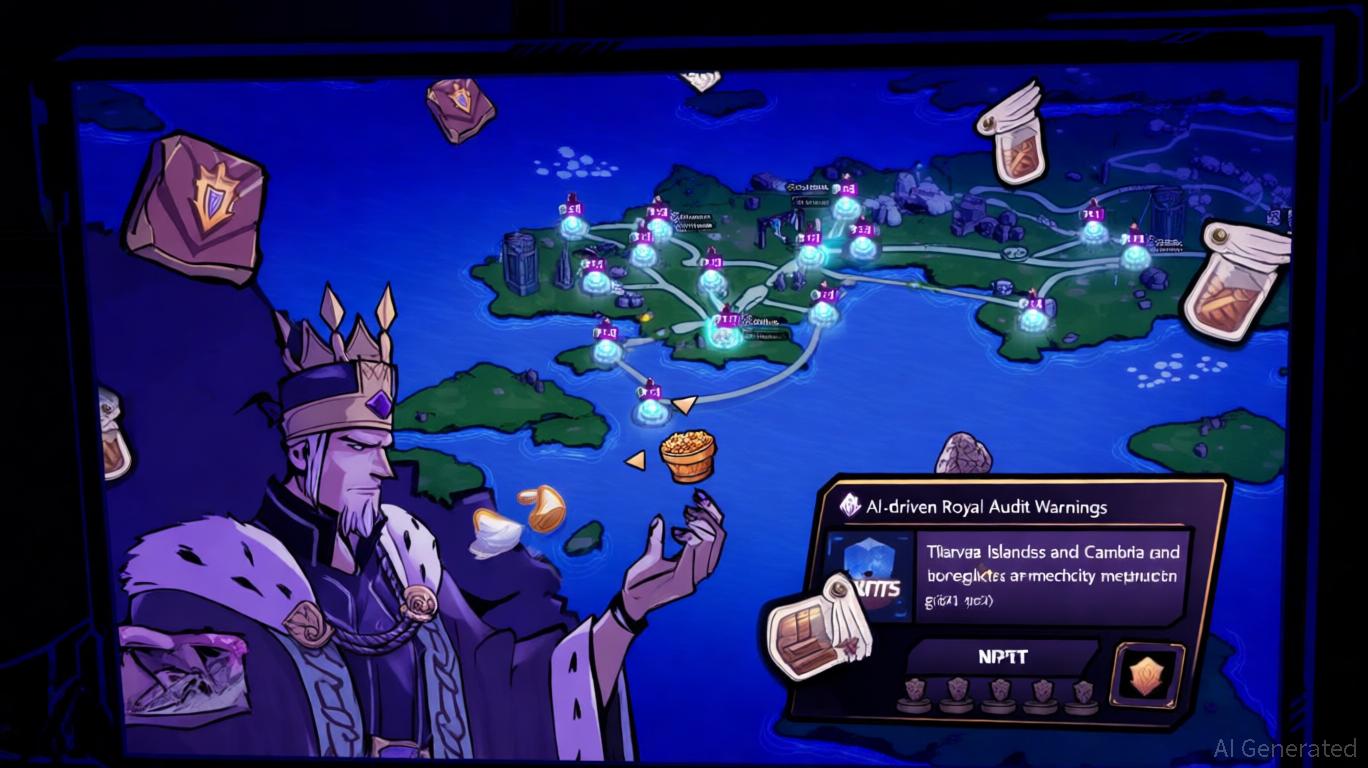Viewport: 1368px width, 768px height.
Task: Click the Royal Audit Warnings header icon
Action: [850, 506]
